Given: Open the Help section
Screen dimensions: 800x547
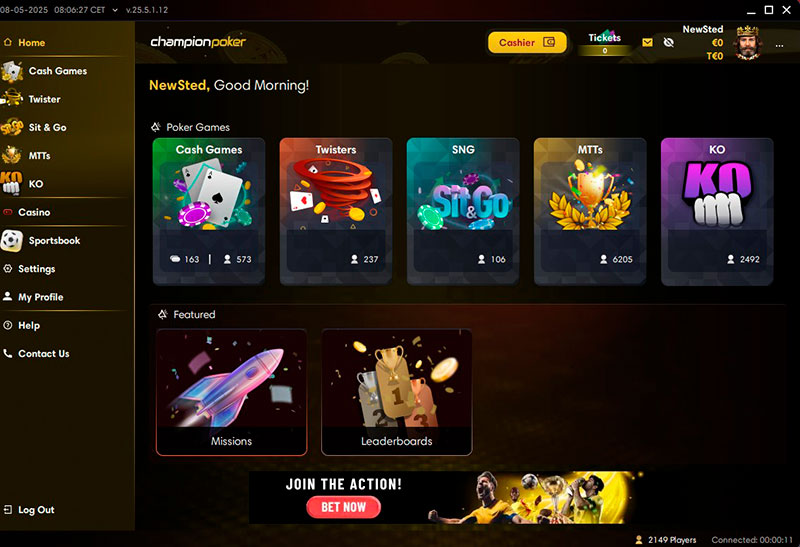Looking at the screenshot, I should click(x=29, y=325).
